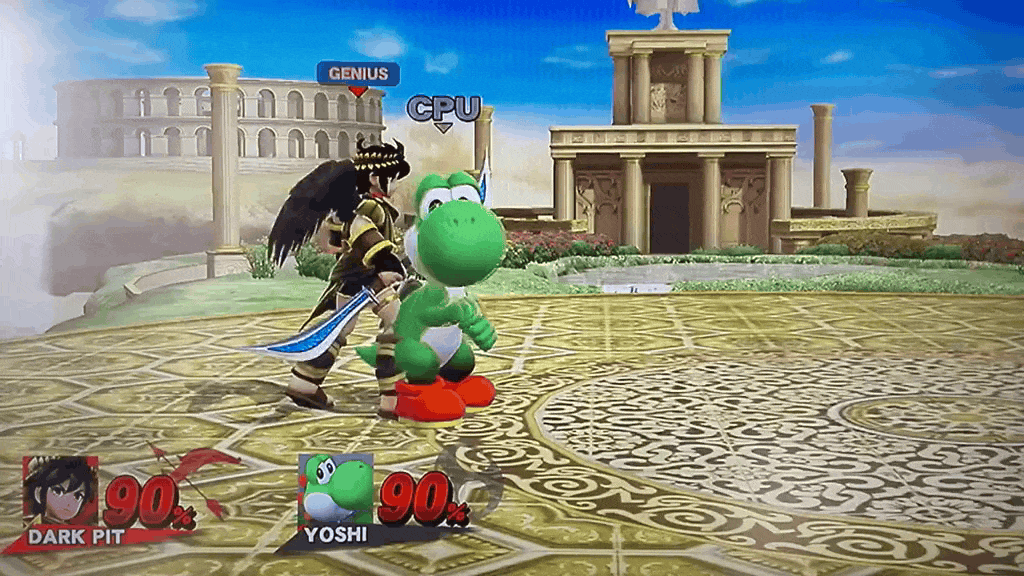
Task: Select the Yoshi character portrait
Action: (336, 489)
